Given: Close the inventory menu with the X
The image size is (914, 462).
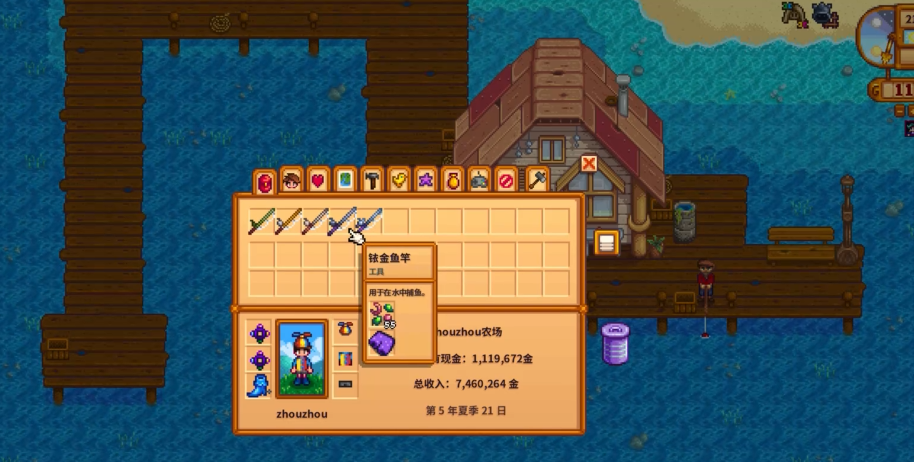Looking at the screenshot, I should (x=589, y=163).
